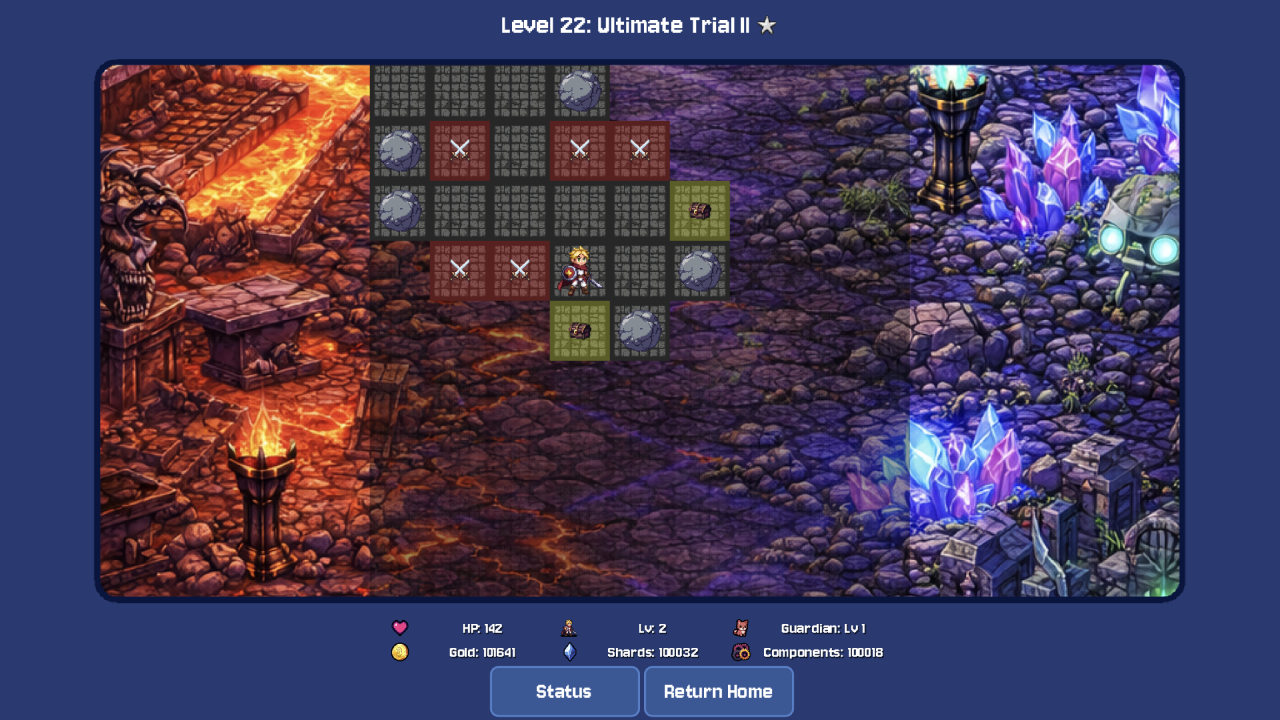Image resolution: width=1280 pixels, height=720 pixels.
Task: Click the Return Home button
Action: pos(719,691)
